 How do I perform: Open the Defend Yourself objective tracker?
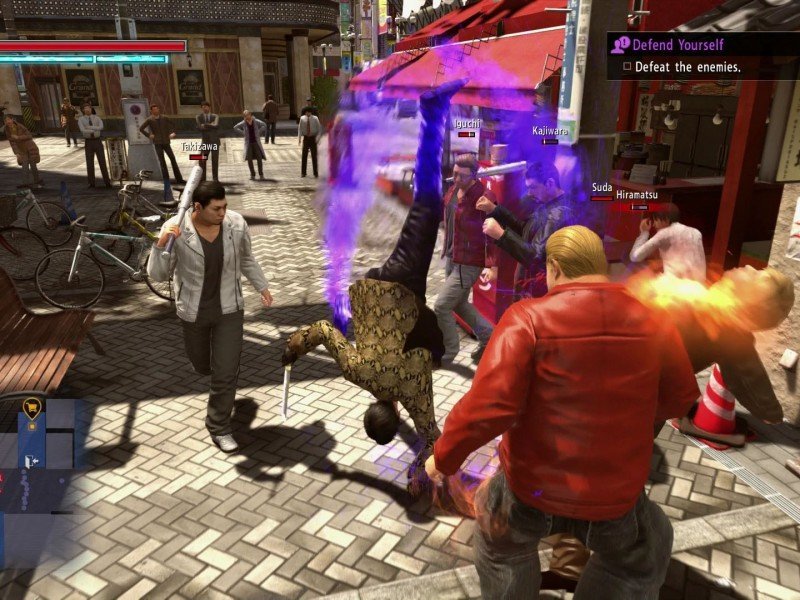click(x=680, y=45)
